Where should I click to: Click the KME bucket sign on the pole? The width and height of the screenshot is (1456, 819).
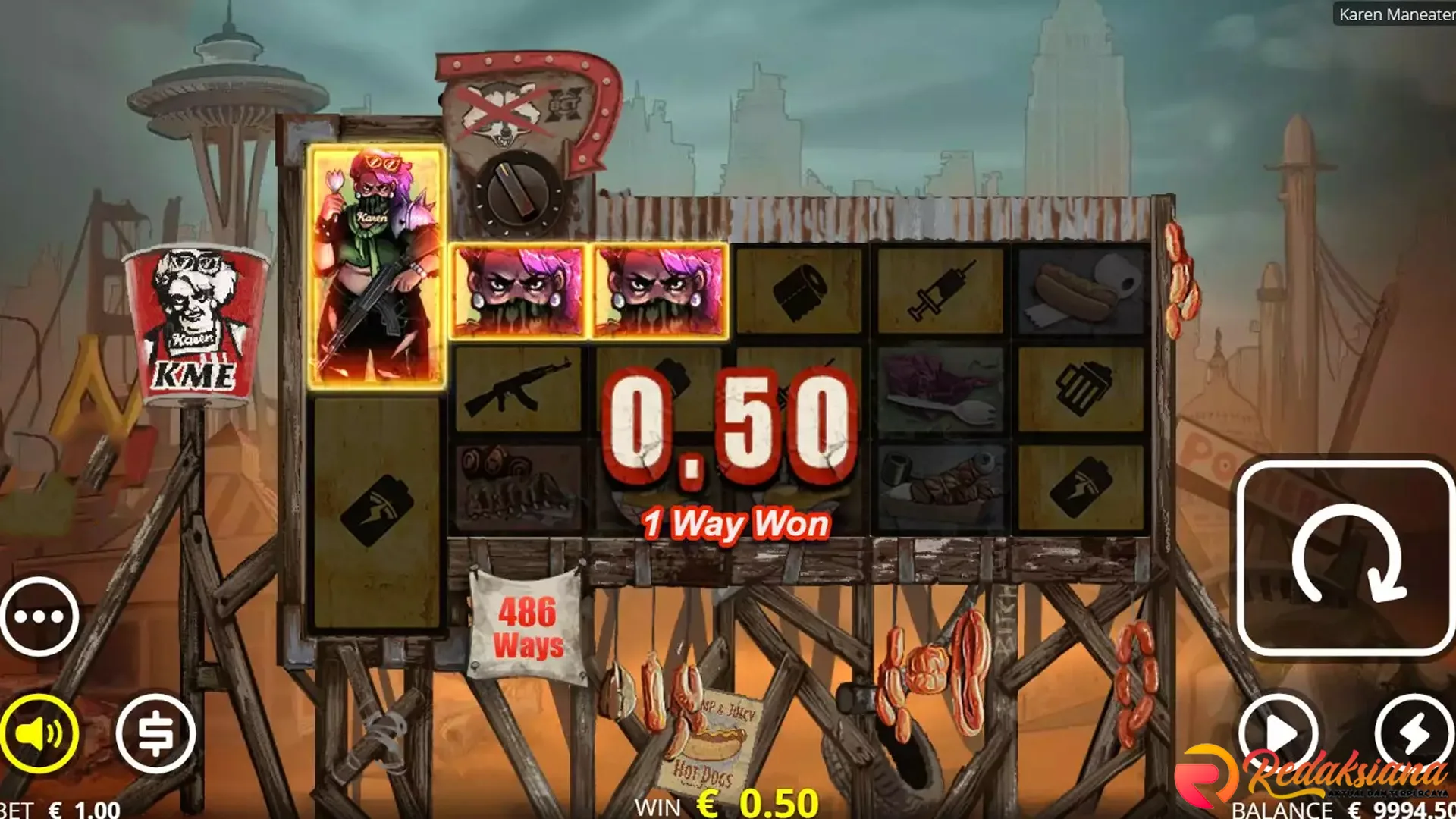pyautogui.click(x=193, y=318)
